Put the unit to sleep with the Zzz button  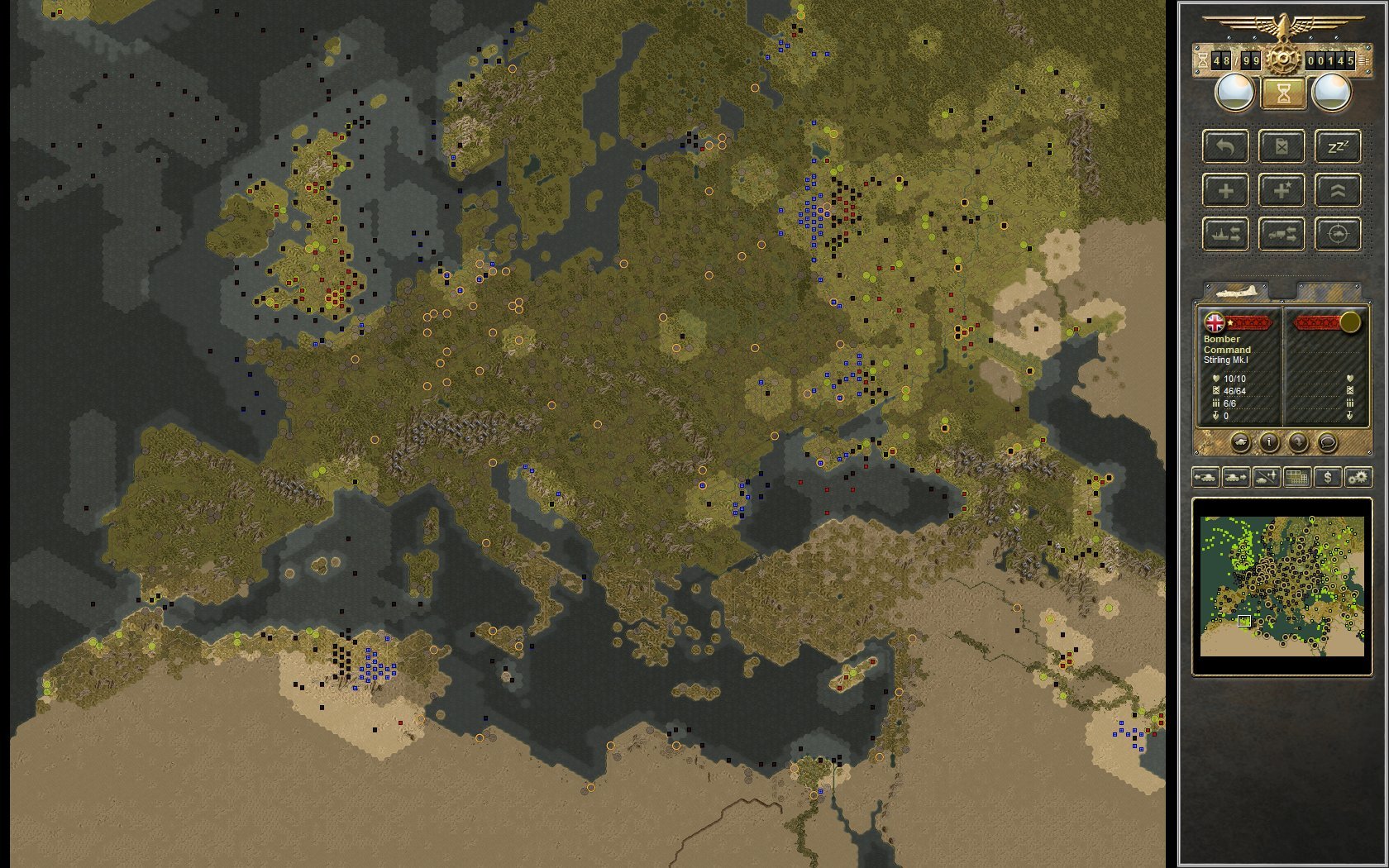coord(1338,147)
